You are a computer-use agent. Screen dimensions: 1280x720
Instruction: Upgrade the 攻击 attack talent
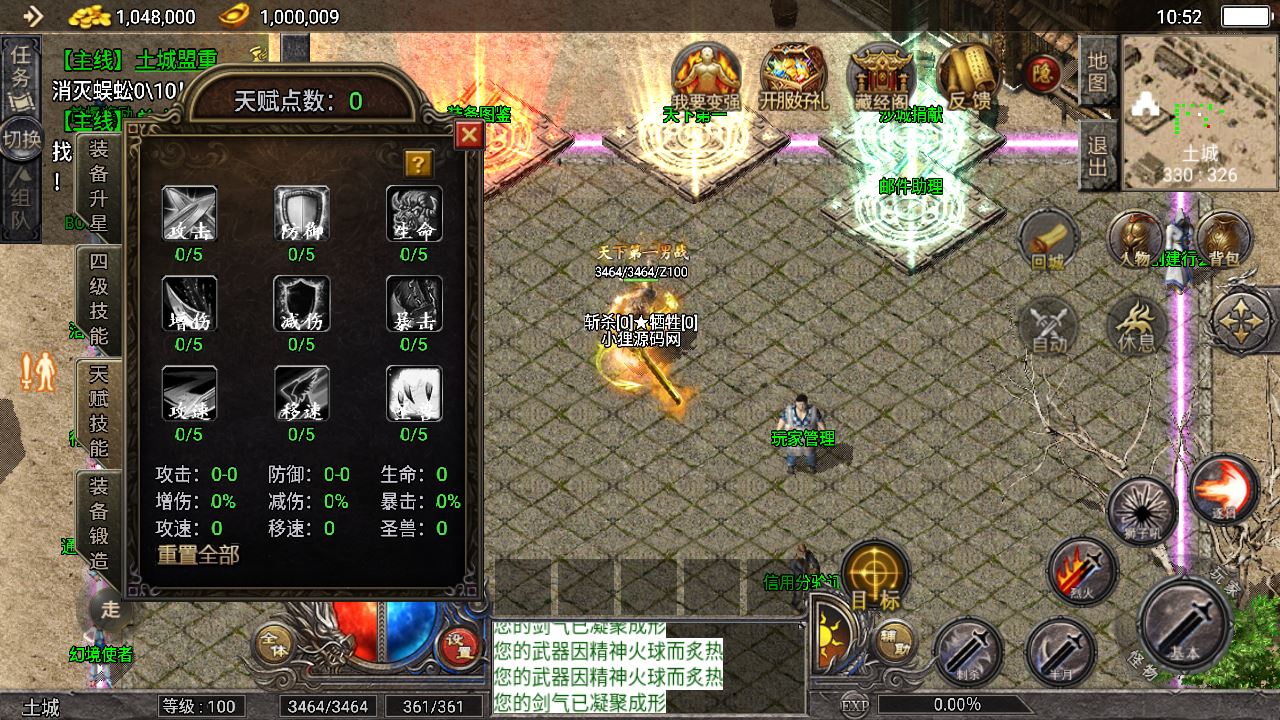tap(189, 214)
